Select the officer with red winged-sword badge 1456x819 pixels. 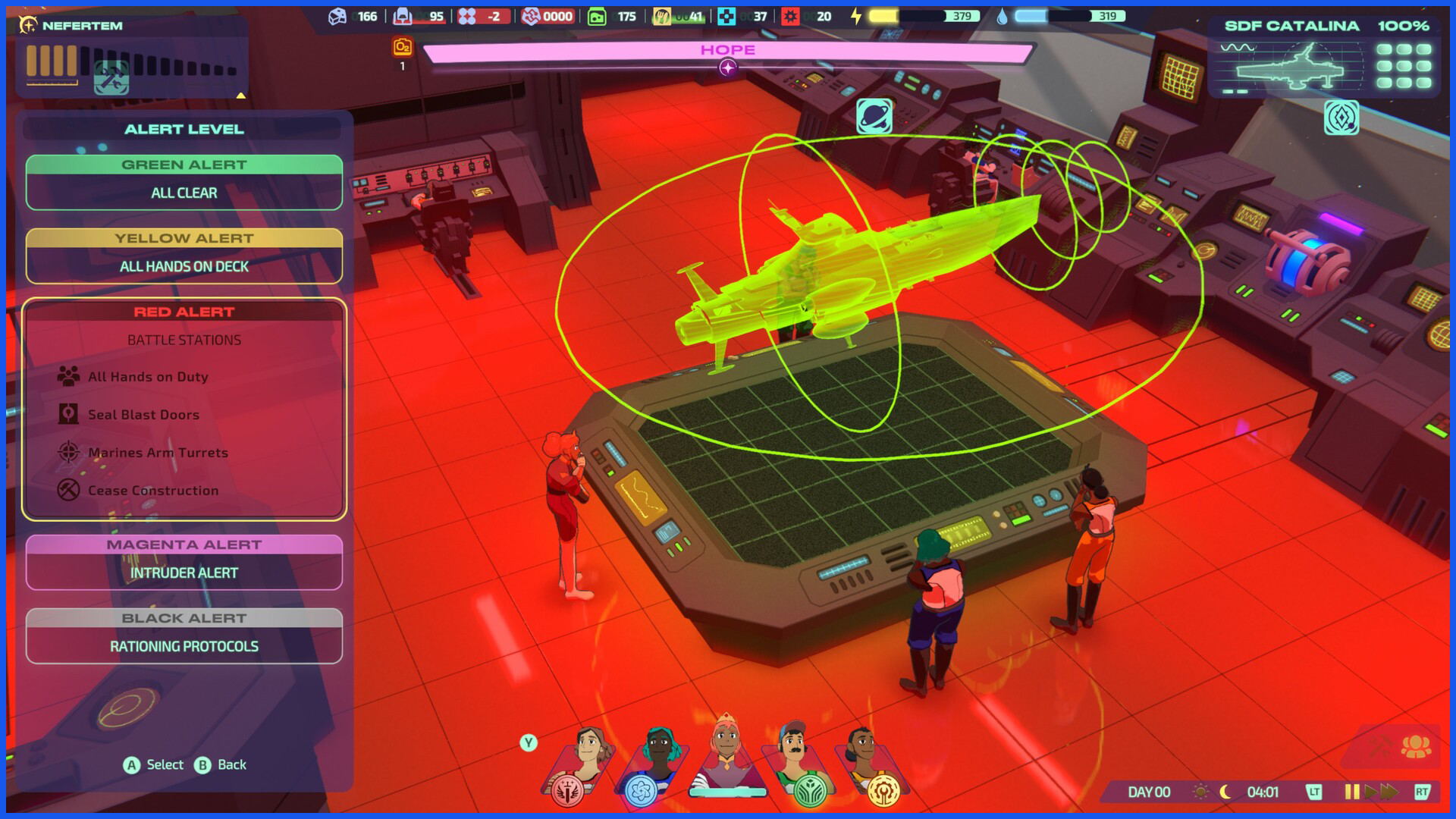[578, 762]
